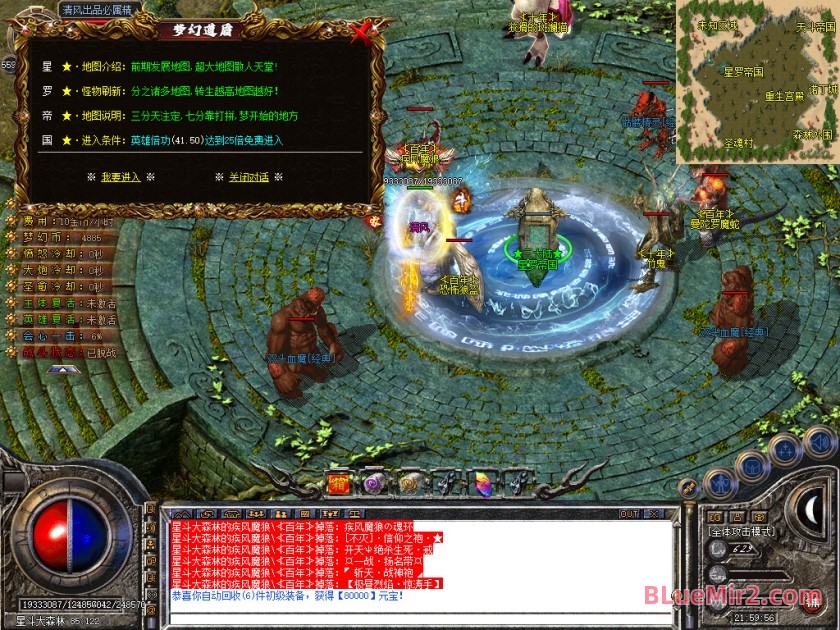The height and width of the screenshot is (630, 840).
Task: Click the small gold satellite icon button
Action: (x=687, y=487)
